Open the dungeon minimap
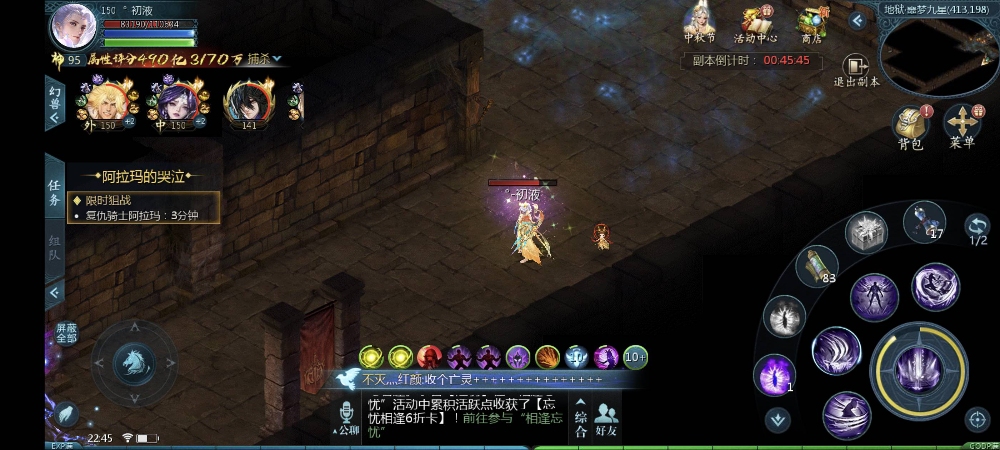This screenshot has width=1000, height=450. pos(938,56)
